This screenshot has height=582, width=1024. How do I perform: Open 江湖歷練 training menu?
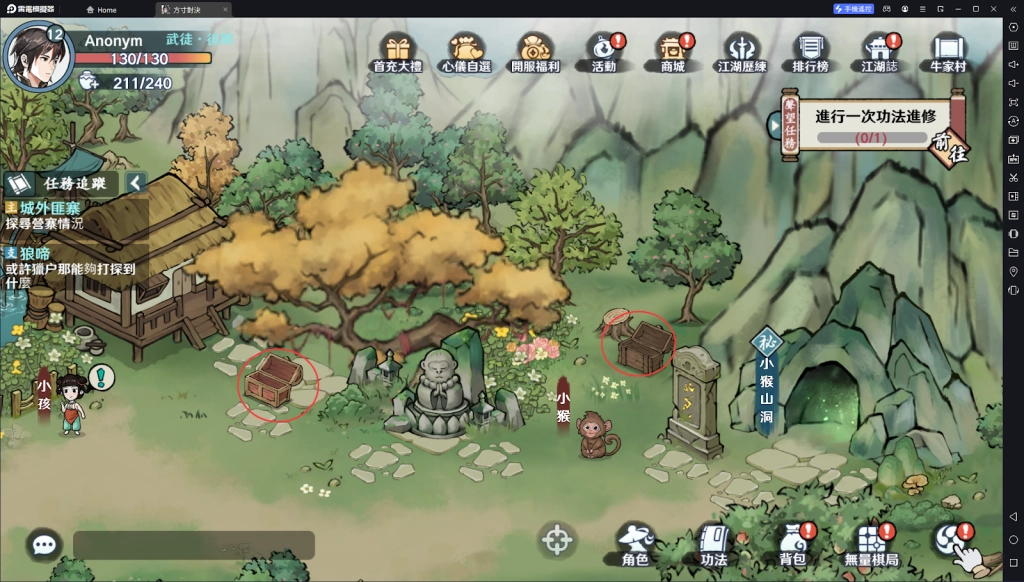point(742,51)
